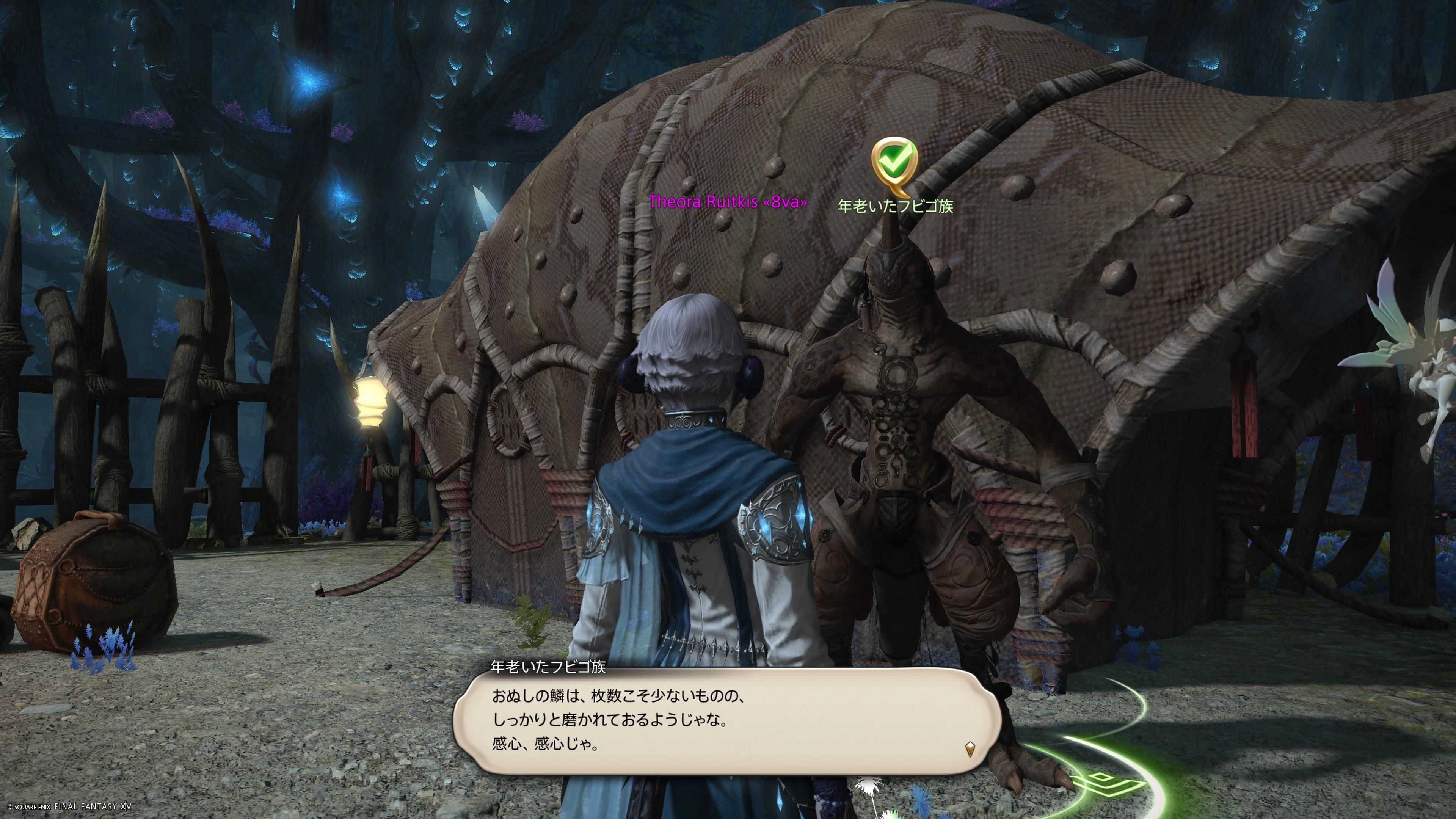The image size is (1456, 819).
Task: Select the 年老いたフビゴ族 nameplate above the NPC
Action: tap(895, 206)
